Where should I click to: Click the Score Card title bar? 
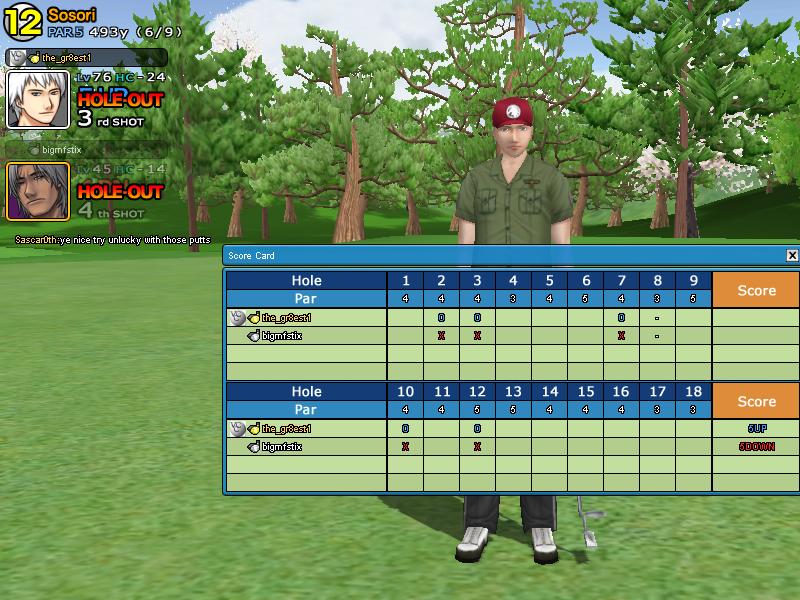500,256
